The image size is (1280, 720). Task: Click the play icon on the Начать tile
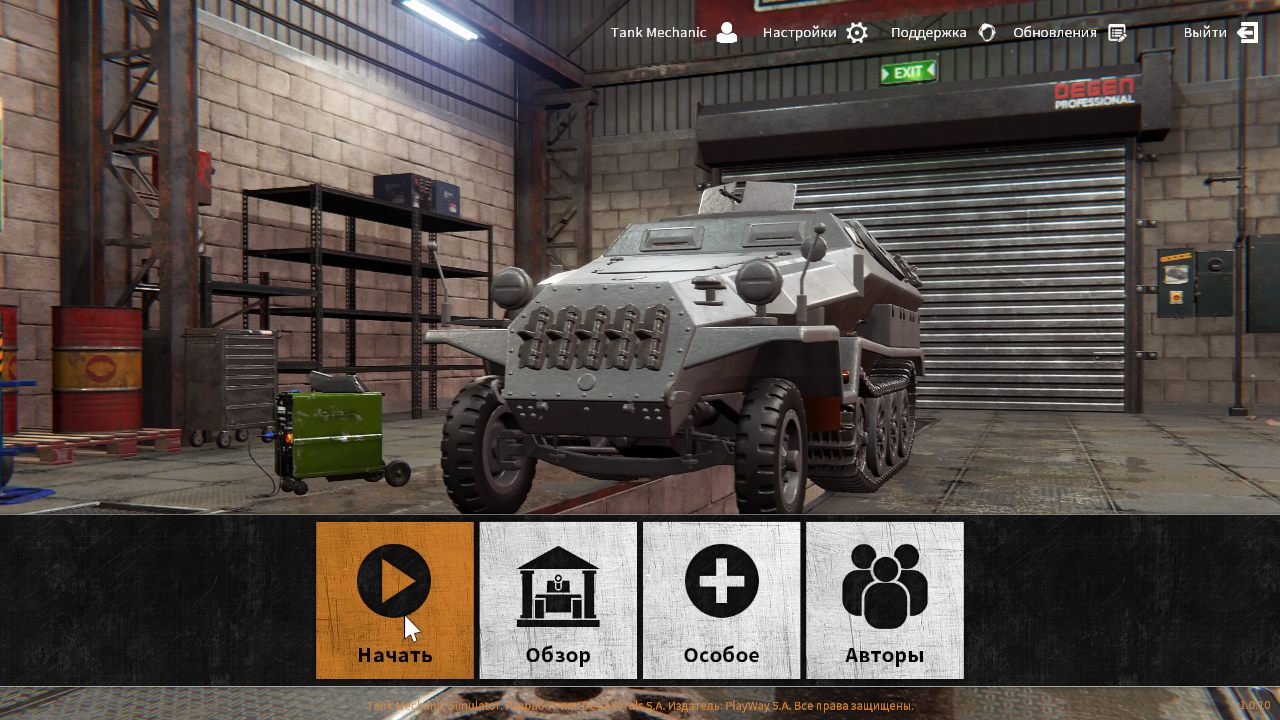click(394, 581)
